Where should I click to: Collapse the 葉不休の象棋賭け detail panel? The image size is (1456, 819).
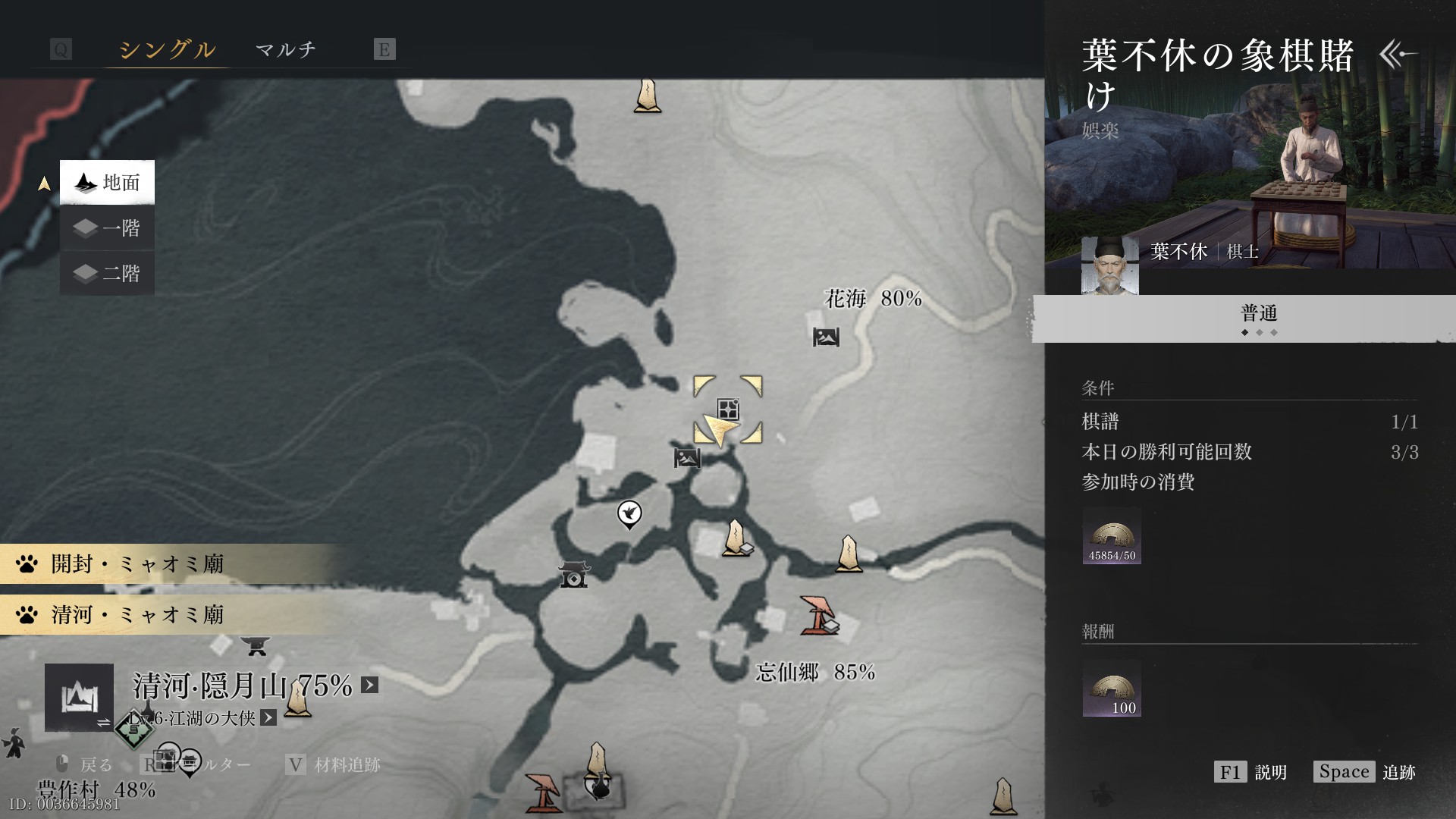(x=1397, y=54)
